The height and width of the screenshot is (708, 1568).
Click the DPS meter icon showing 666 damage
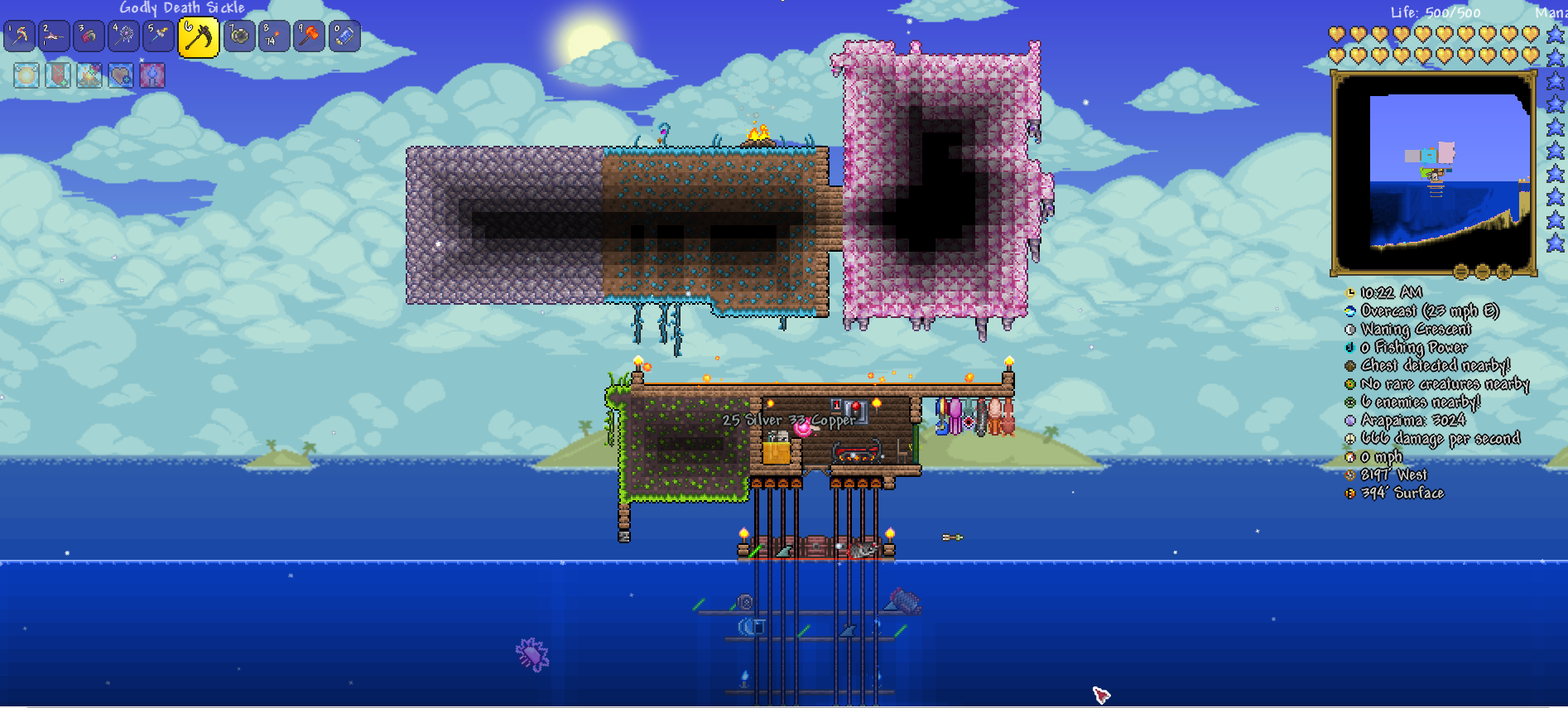tap(1349, 438)
